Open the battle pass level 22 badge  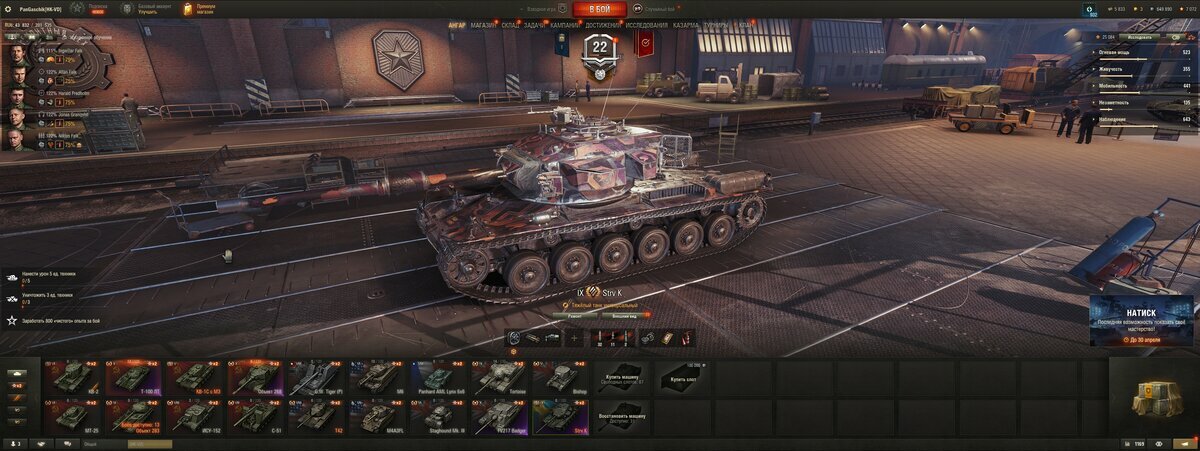[x=600, y=50]
